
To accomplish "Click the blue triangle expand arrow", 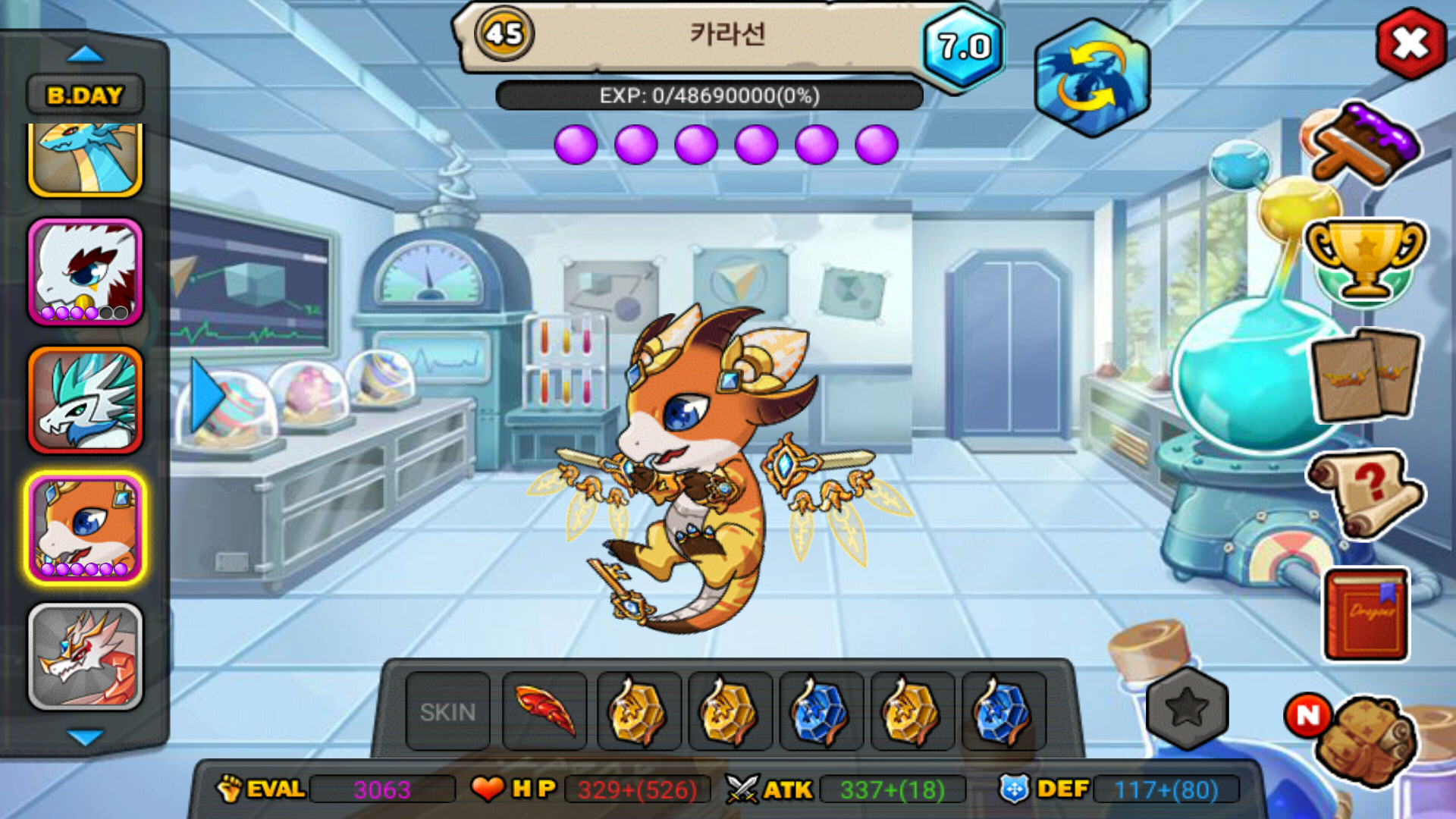I will (x=206, y=395).
